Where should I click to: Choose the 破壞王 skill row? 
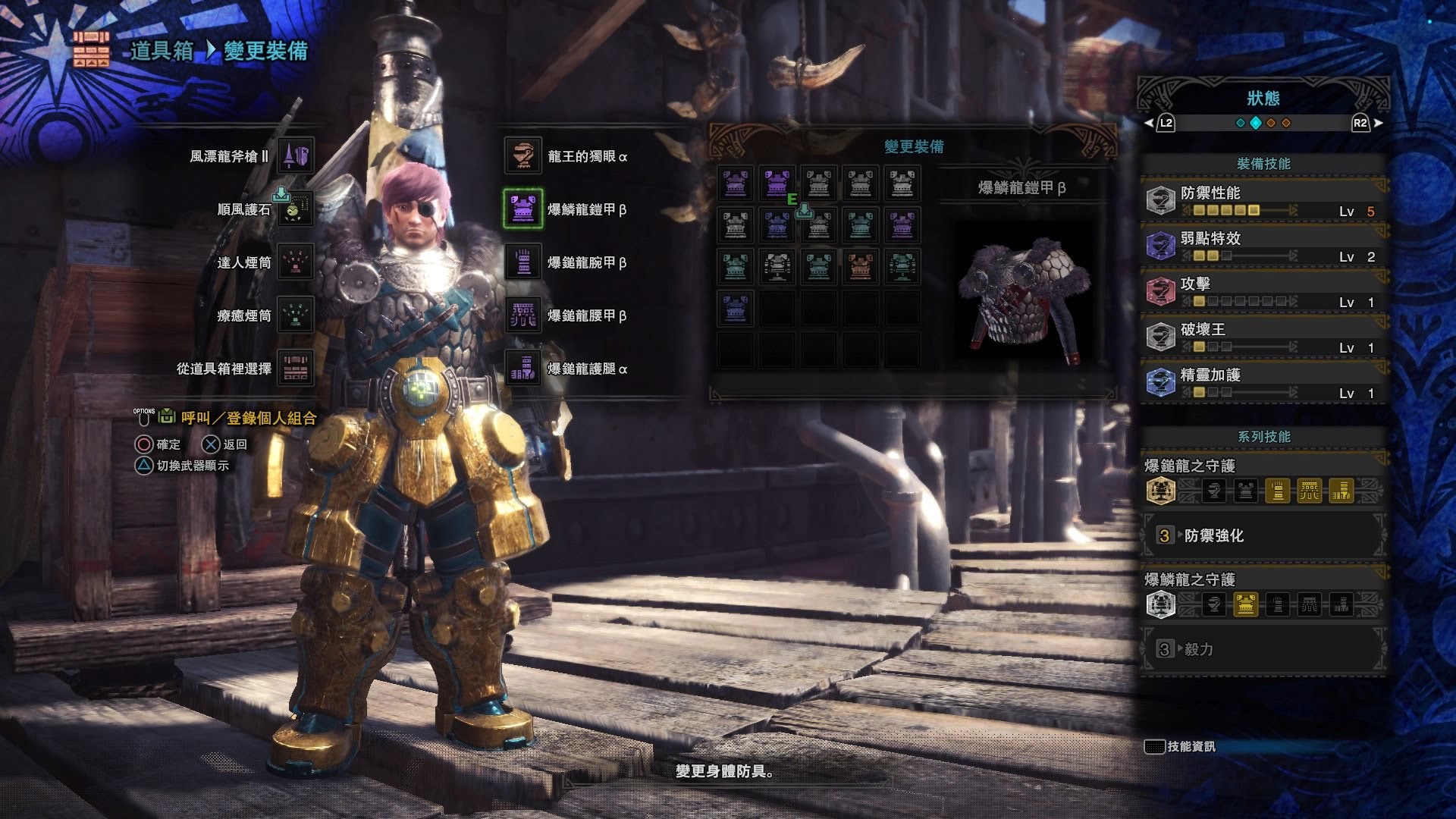click(x=1263, y=337)
